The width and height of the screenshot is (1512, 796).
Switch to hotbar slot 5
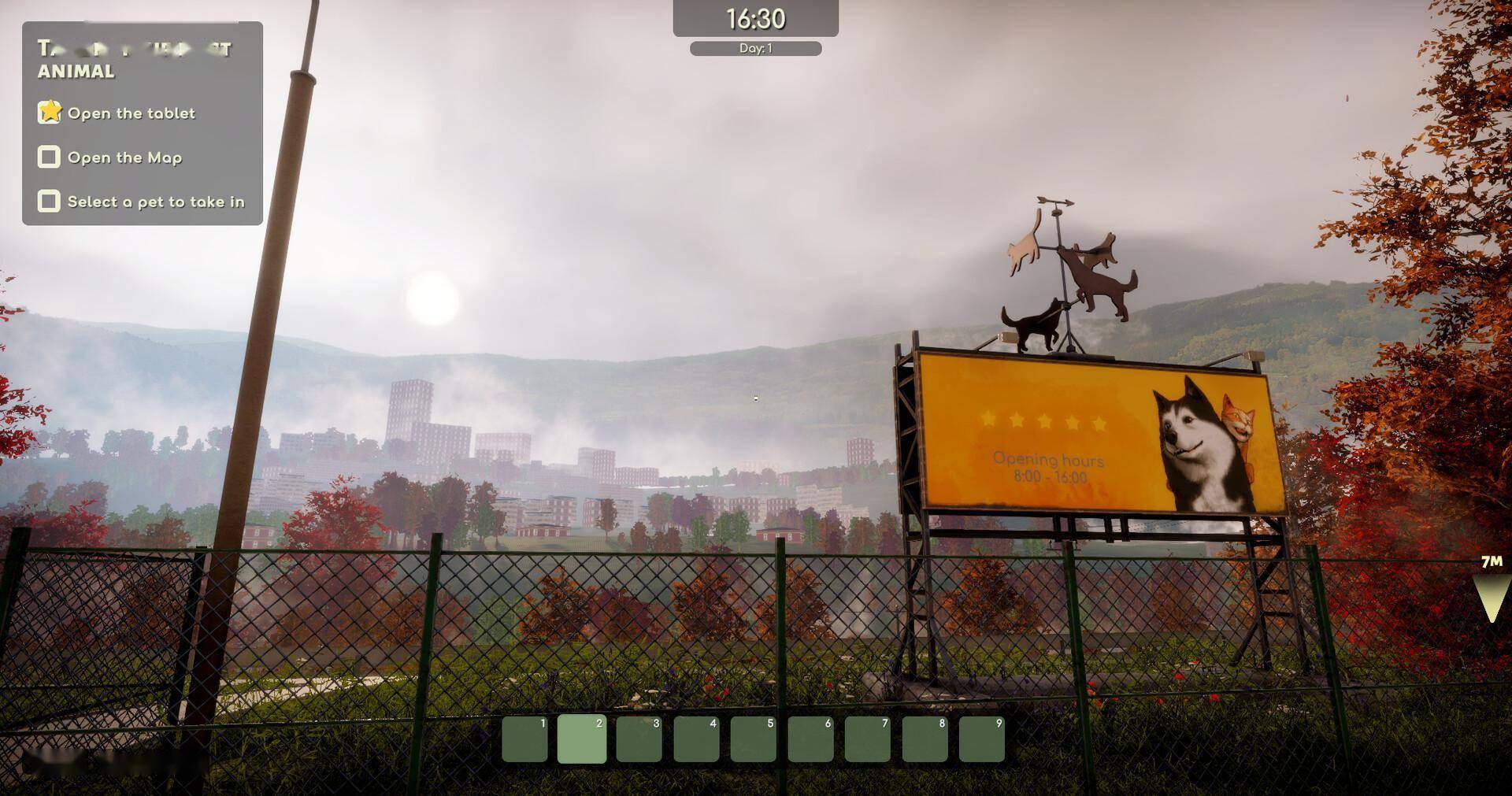coord(753,739)
